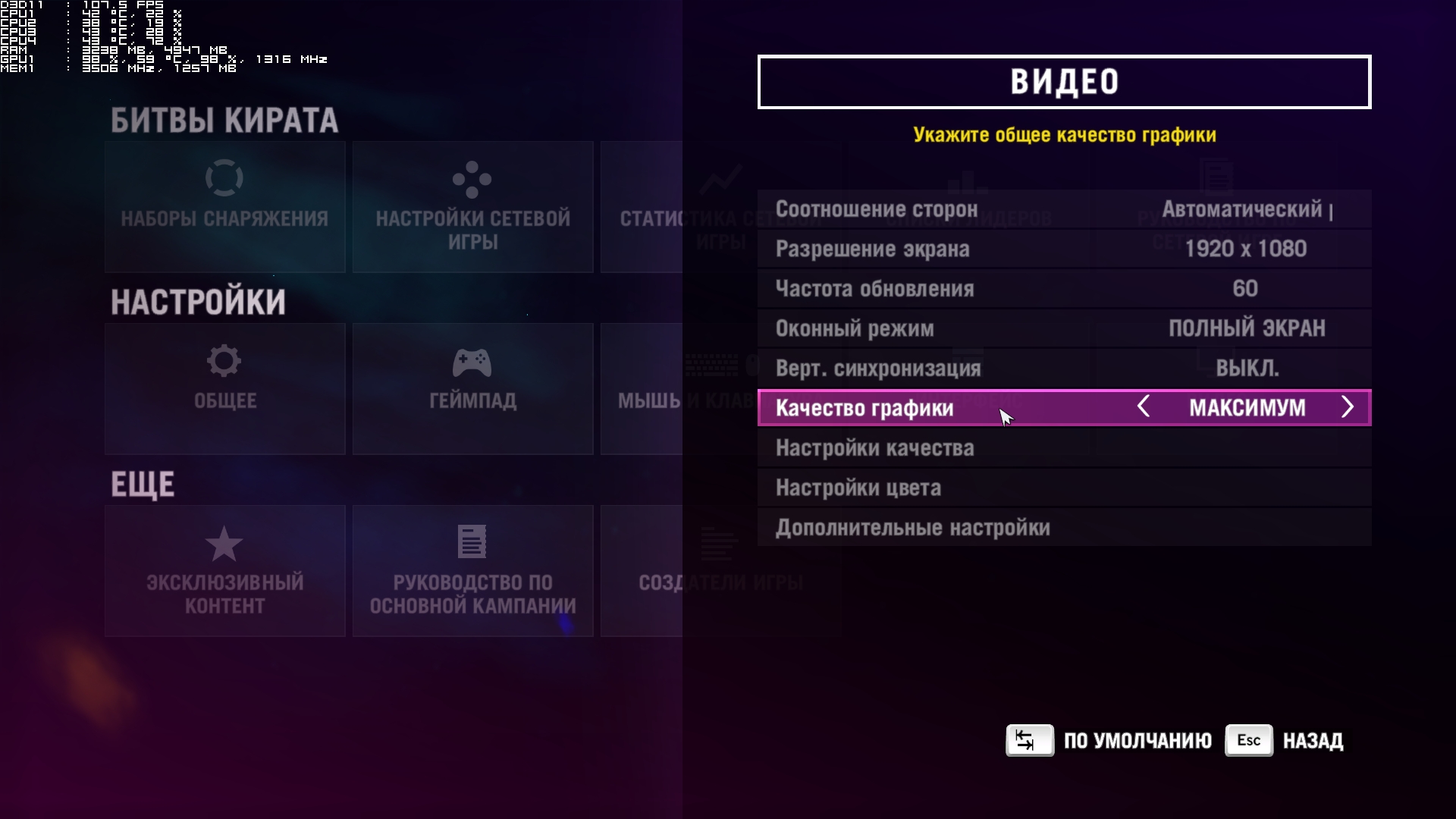Open the Разрешение экрана setting

point(1063,249)
